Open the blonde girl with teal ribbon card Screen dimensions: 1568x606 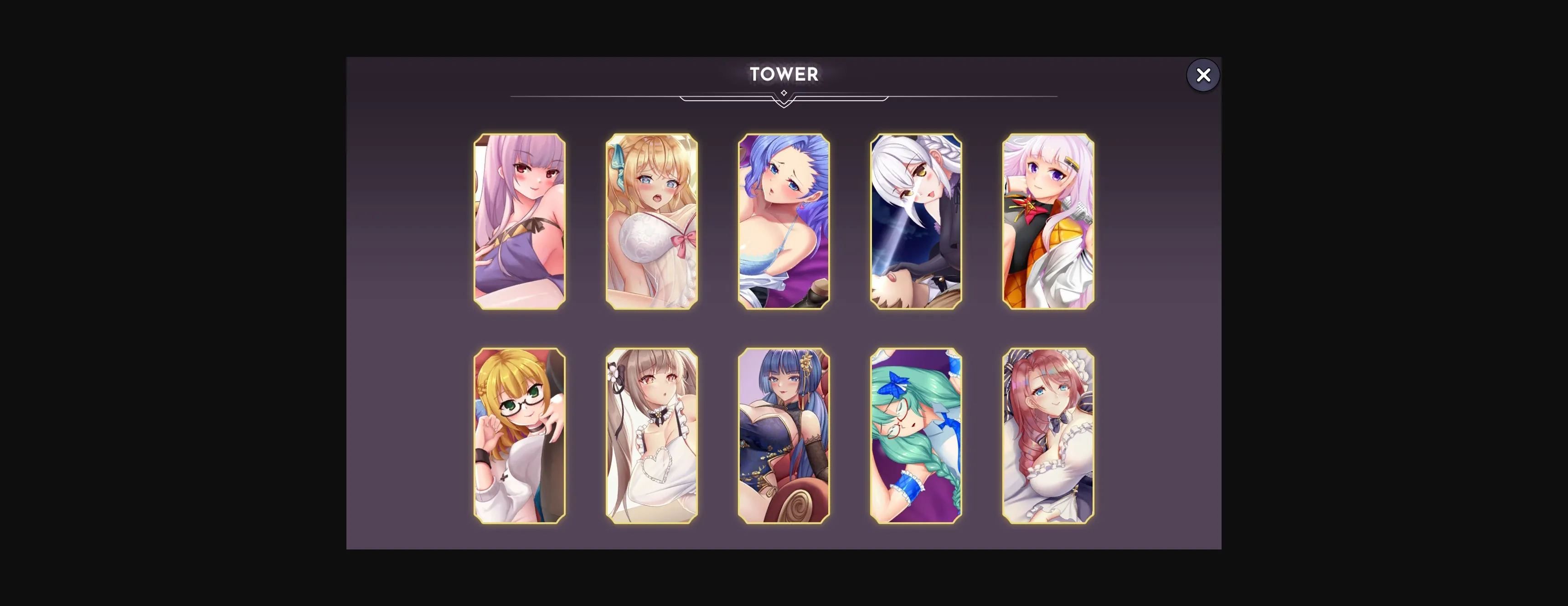point(652,223)
